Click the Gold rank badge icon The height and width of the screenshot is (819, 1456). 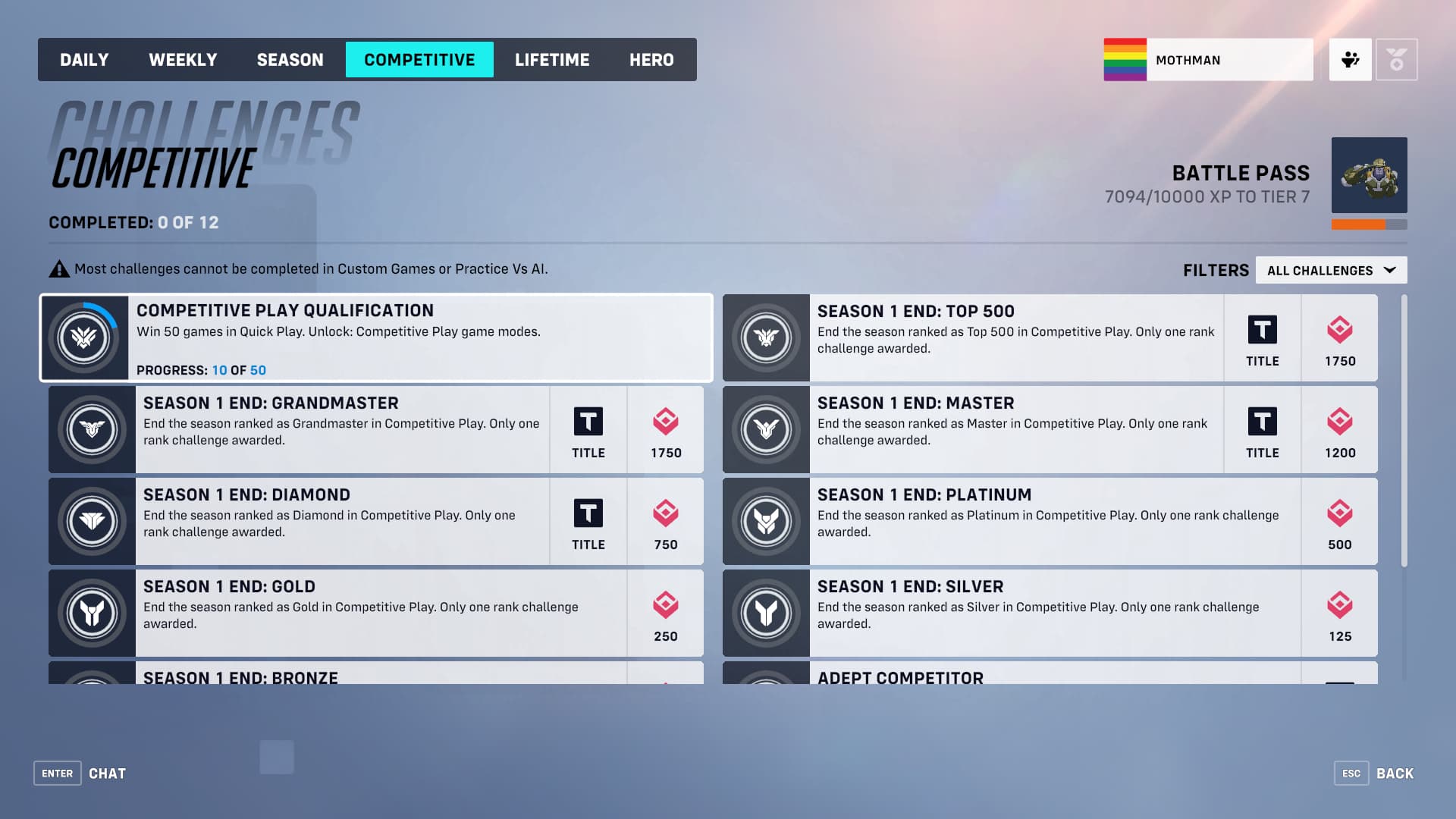point(92,613)
